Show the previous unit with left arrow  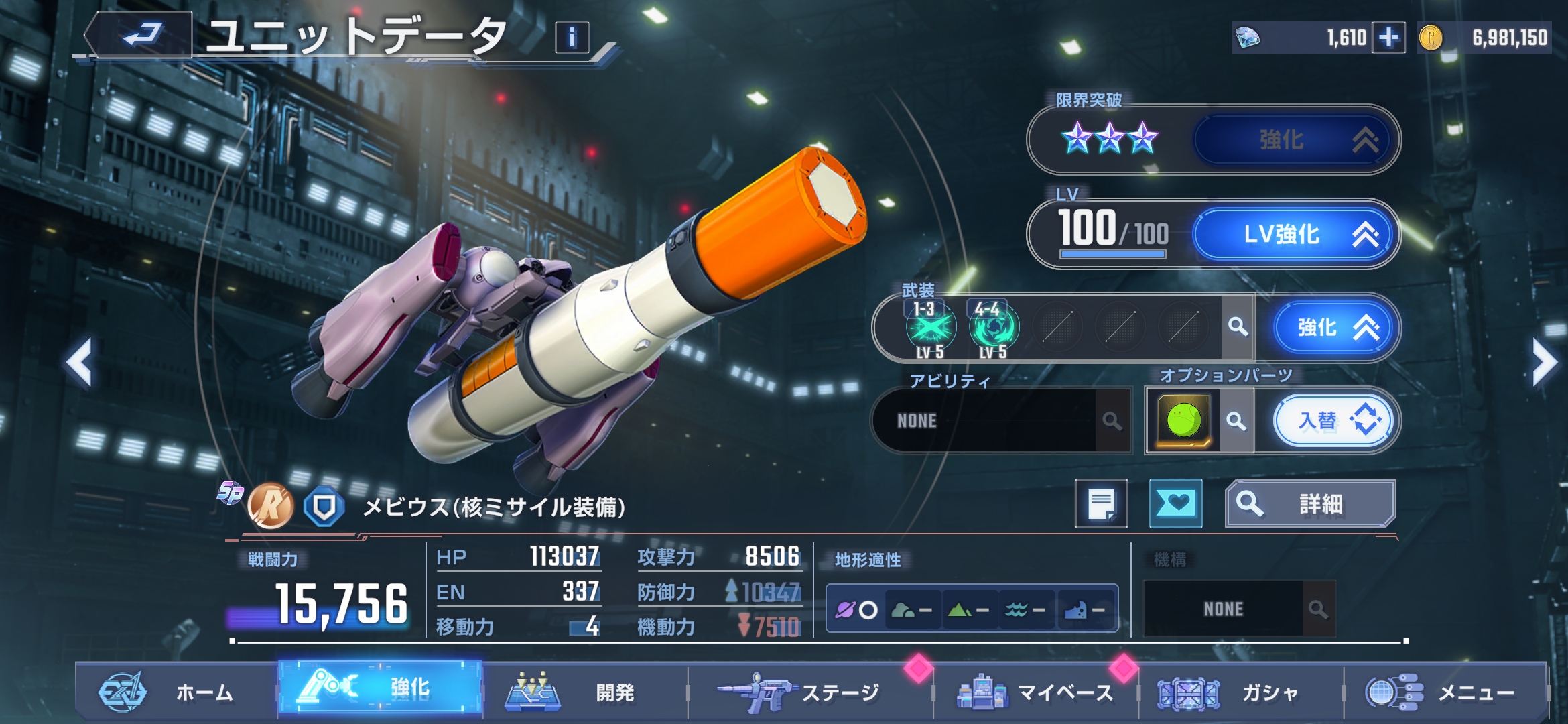coord(79,363)
